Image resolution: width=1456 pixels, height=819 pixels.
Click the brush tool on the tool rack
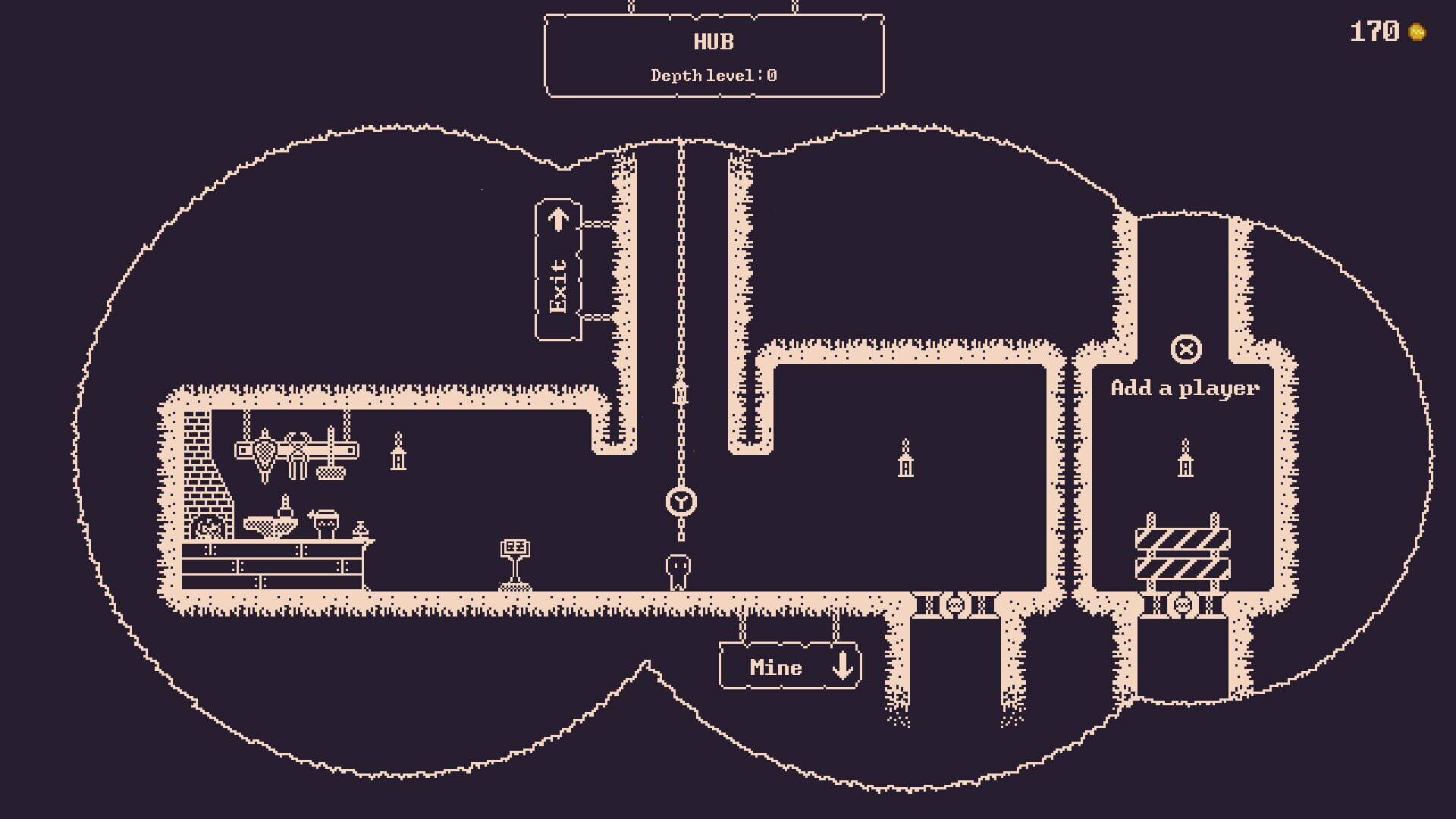point(331,472)
